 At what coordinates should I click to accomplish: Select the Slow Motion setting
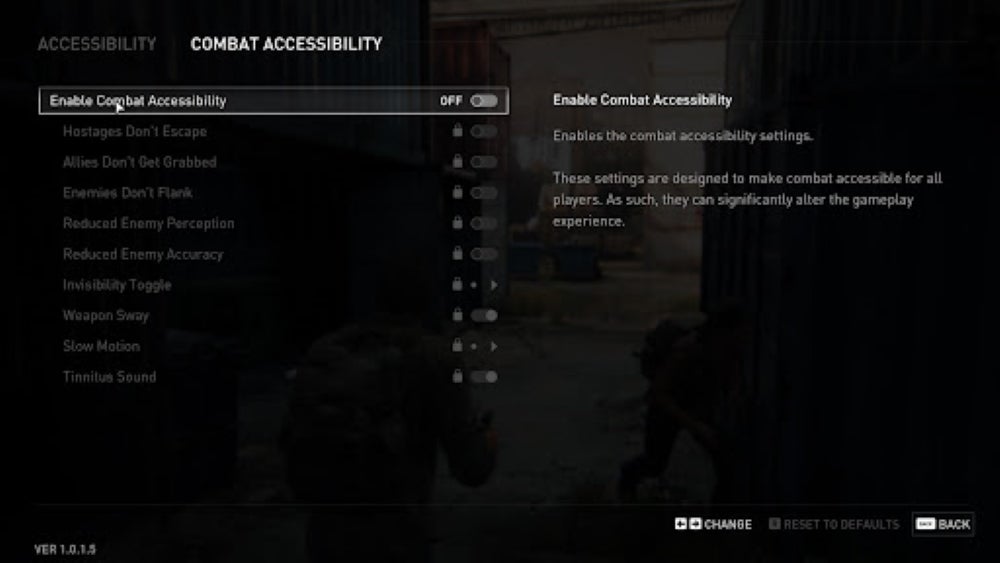click(x=101, y=346)
